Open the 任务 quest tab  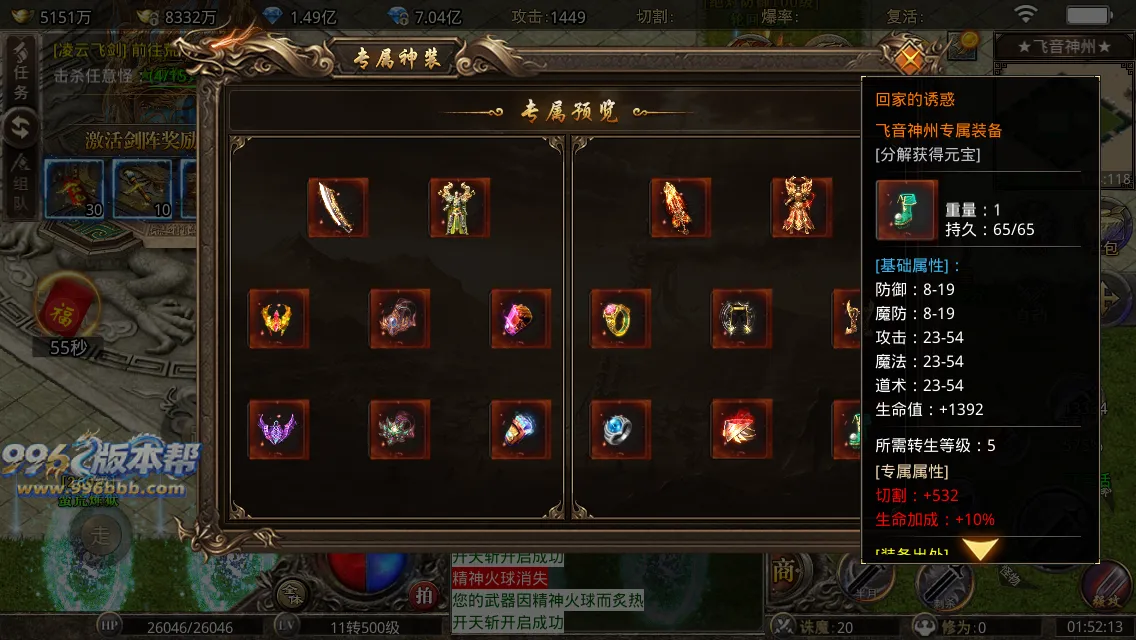[21, 81]
